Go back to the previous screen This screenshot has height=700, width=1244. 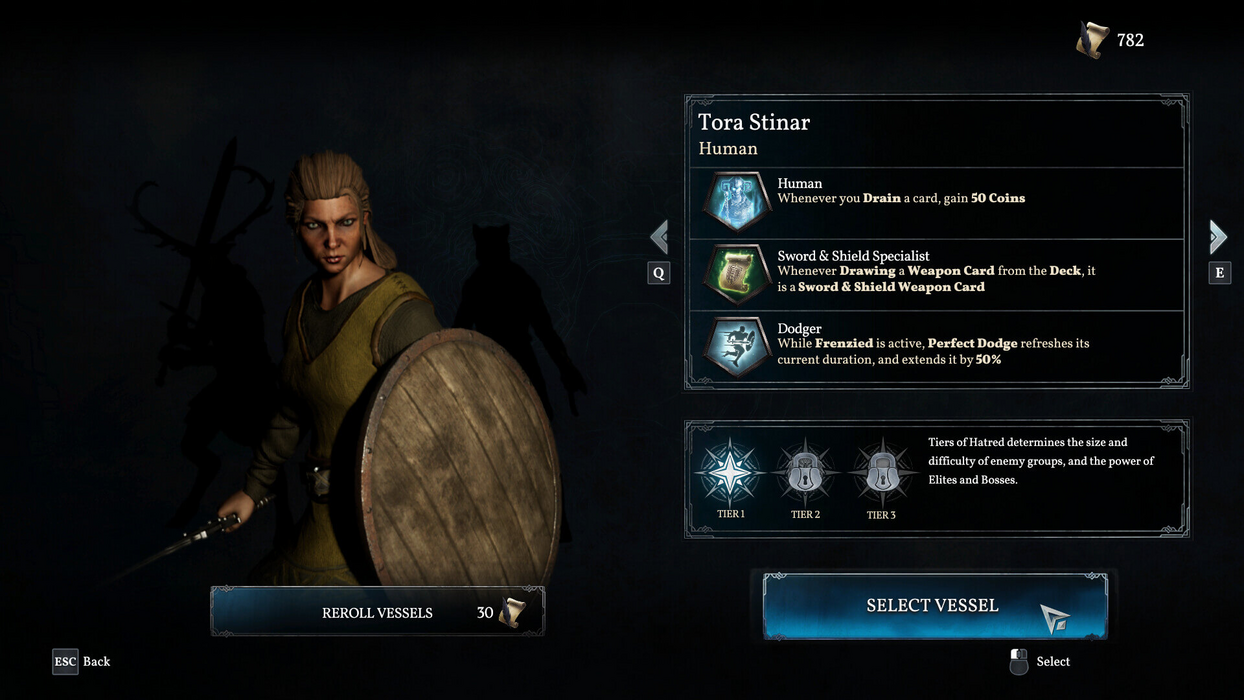click(82, 661)
